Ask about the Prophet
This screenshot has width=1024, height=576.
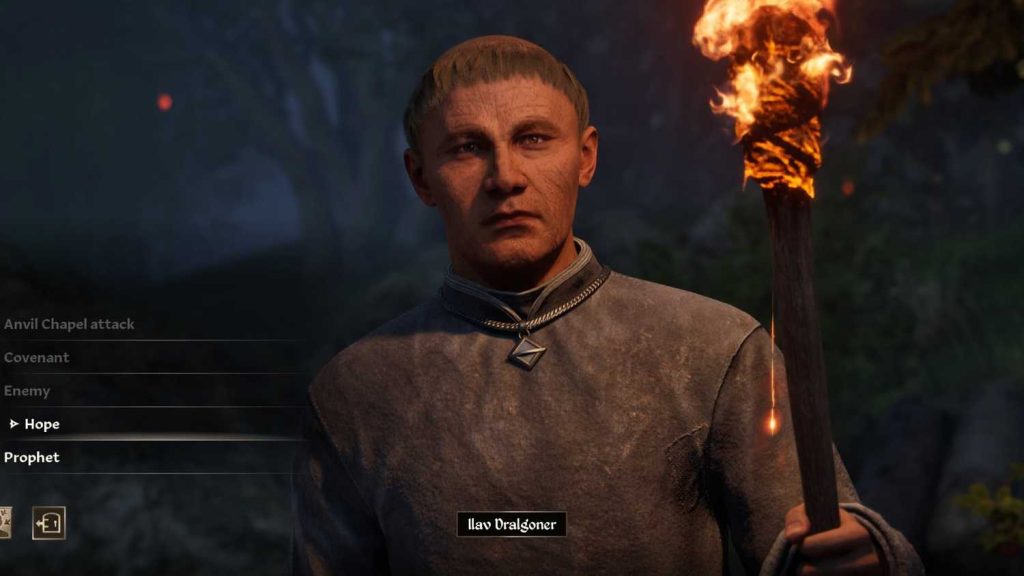[32, 457]
